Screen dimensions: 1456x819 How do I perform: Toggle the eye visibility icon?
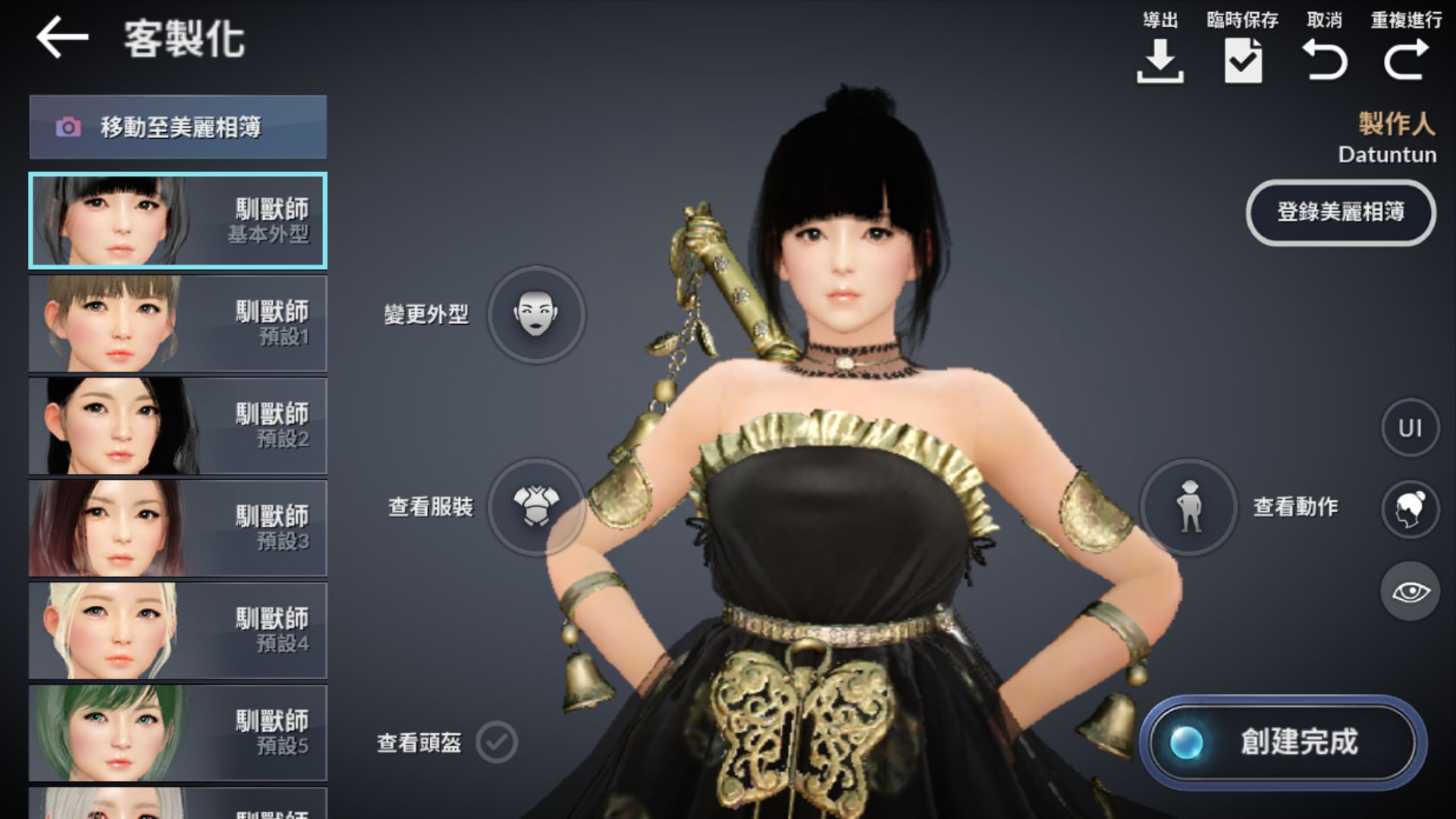(x=1409, y=591)
